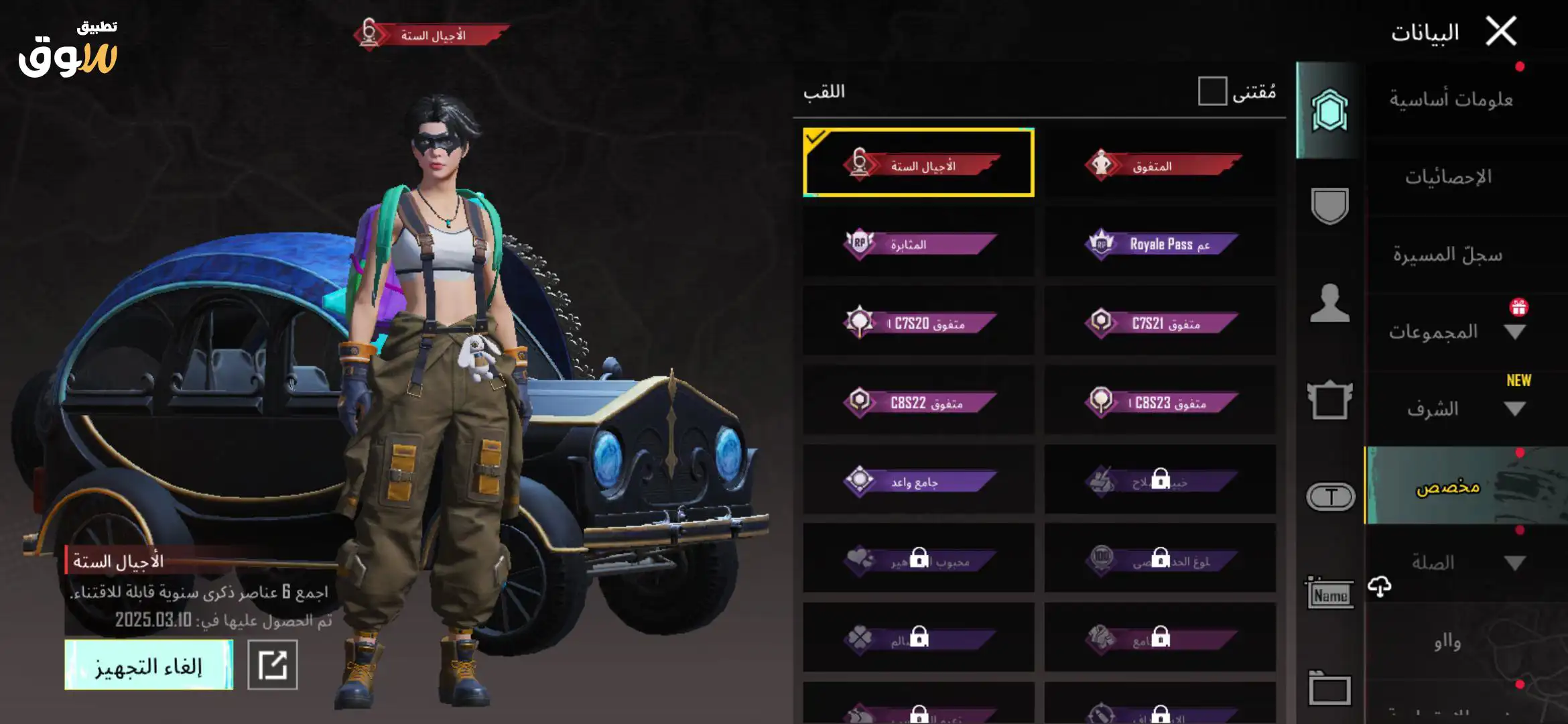
Task: Close the data screen with the X
Action: [1501, 32]
